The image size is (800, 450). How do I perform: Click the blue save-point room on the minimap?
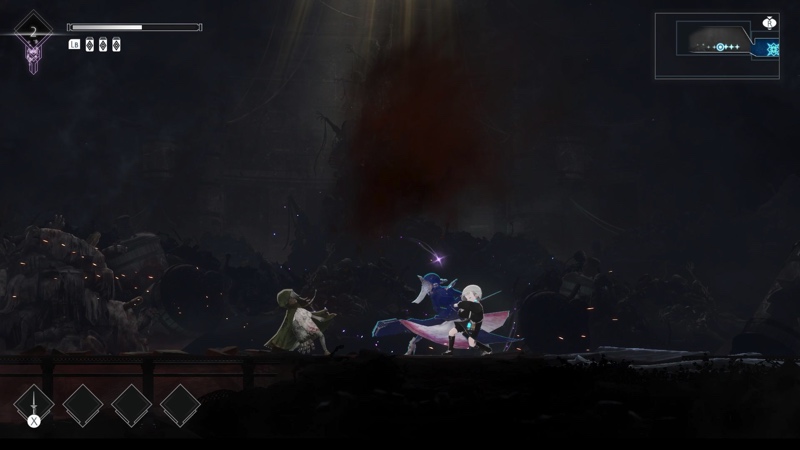[771, 48]
